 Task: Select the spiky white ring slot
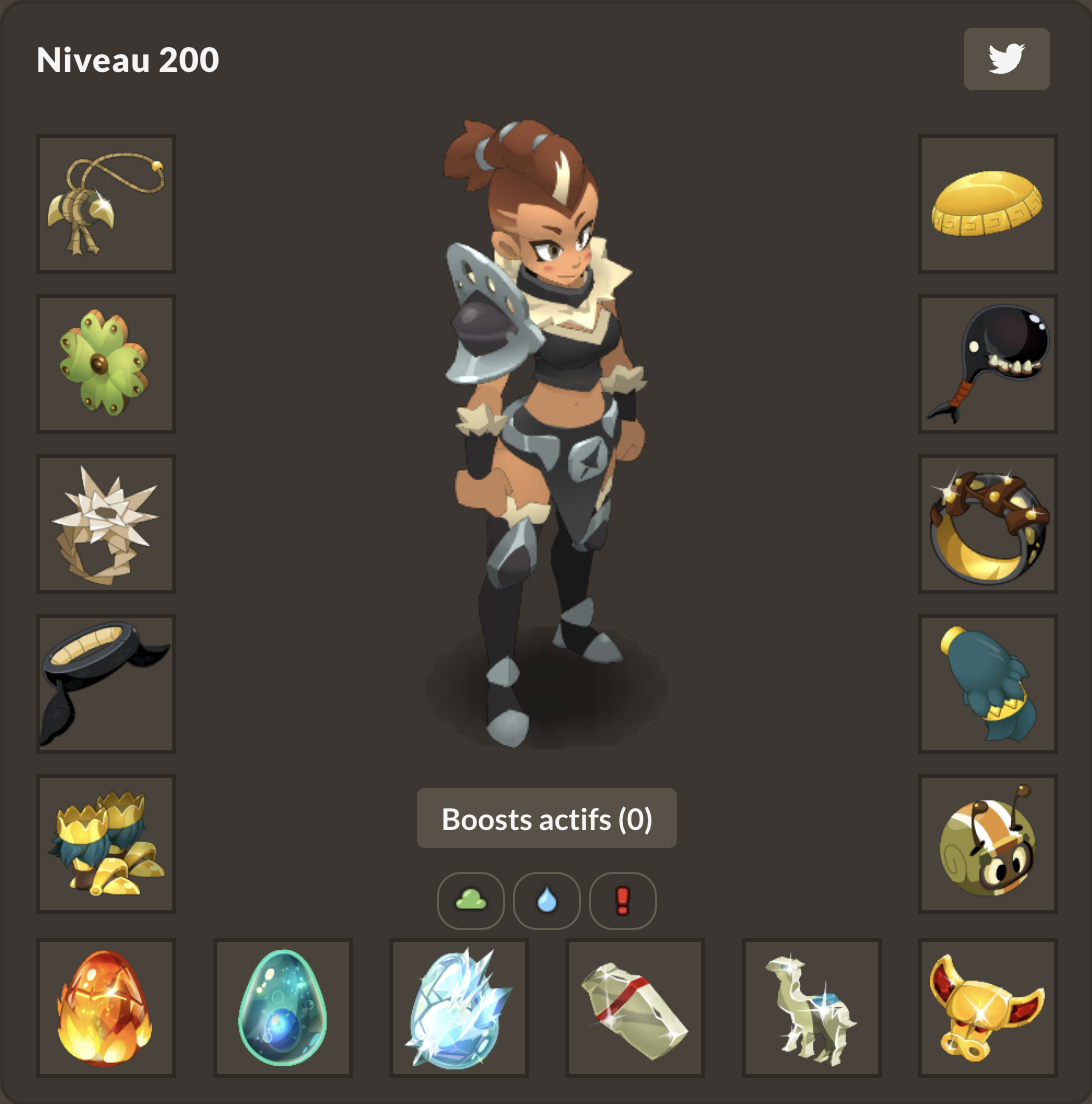click(x=106, y=524)
